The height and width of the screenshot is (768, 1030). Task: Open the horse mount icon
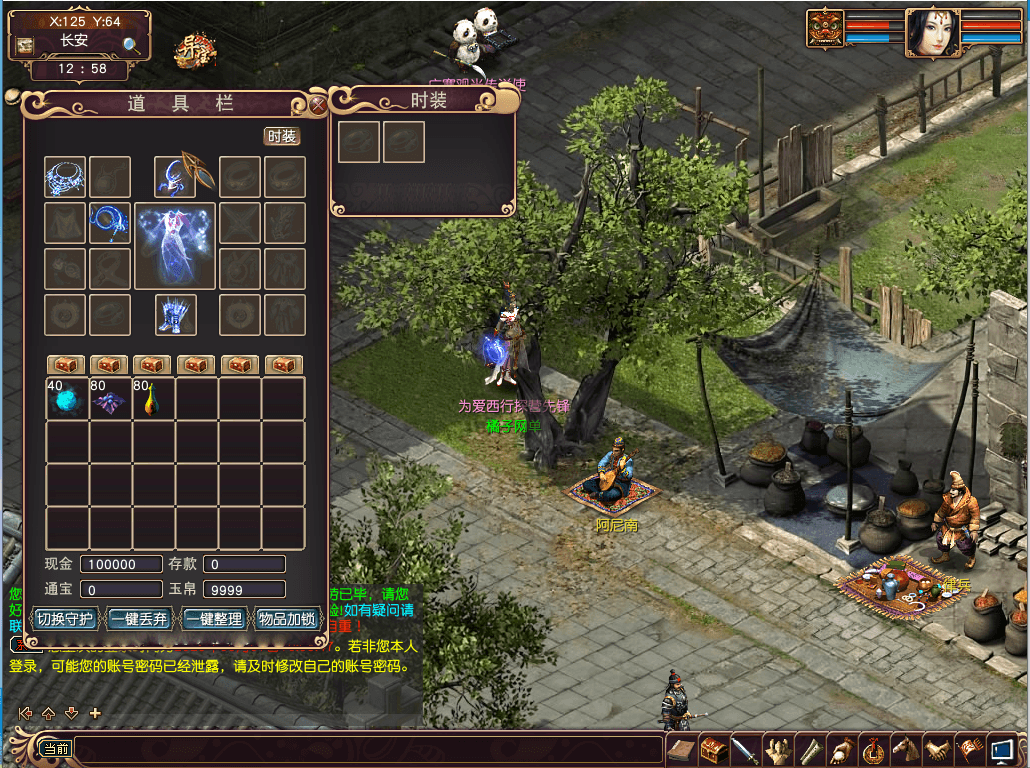[906, 750]
